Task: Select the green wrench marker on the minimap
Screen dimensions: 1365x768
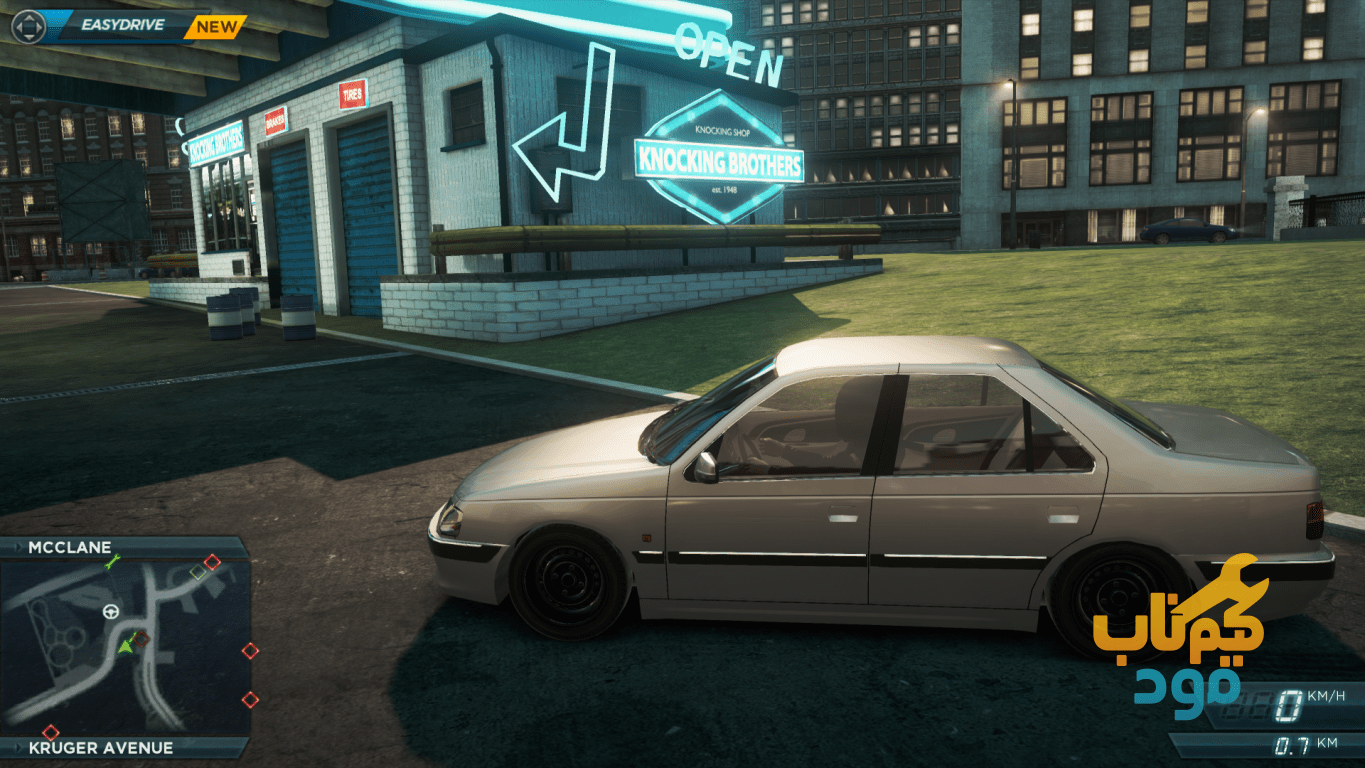Action: [x=112, y=565]
